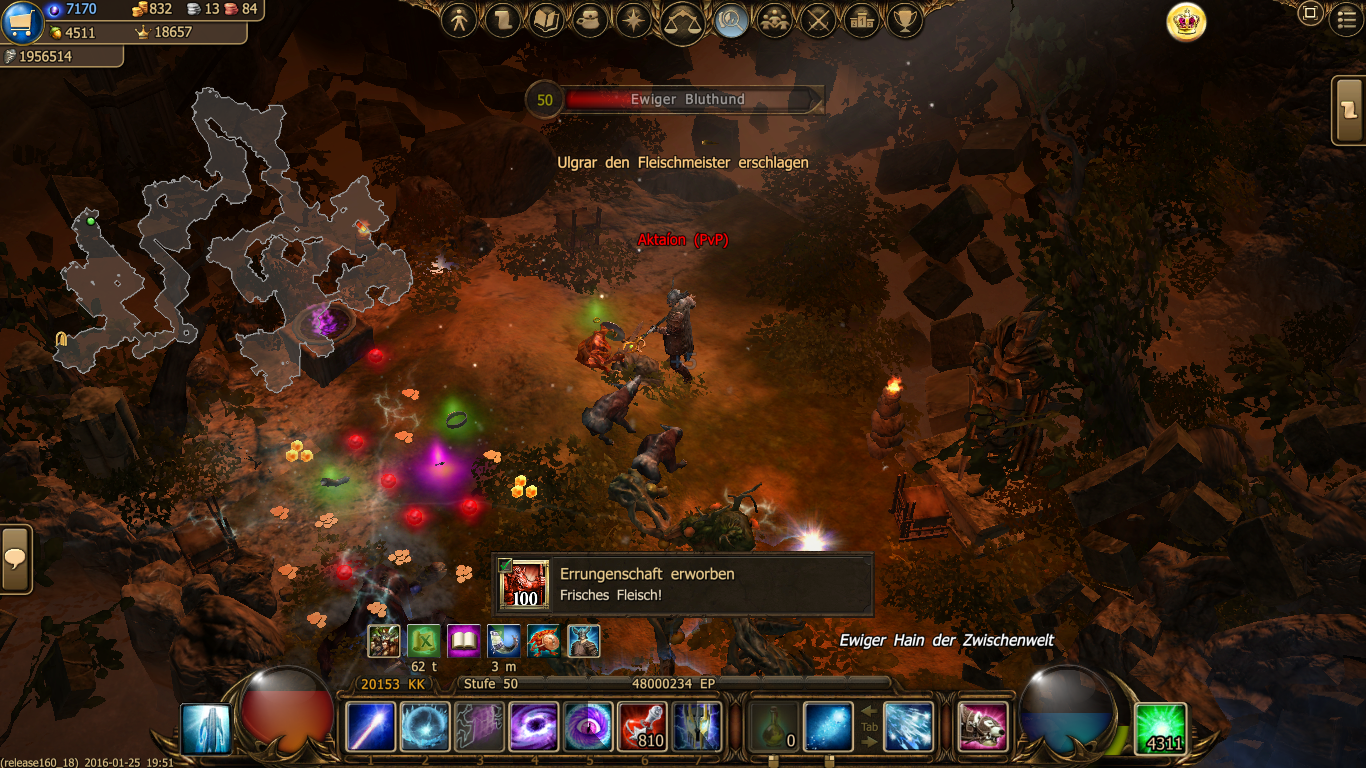
Task: Show the ranking podium leaderboard
Action: click(x=861, y=20)
